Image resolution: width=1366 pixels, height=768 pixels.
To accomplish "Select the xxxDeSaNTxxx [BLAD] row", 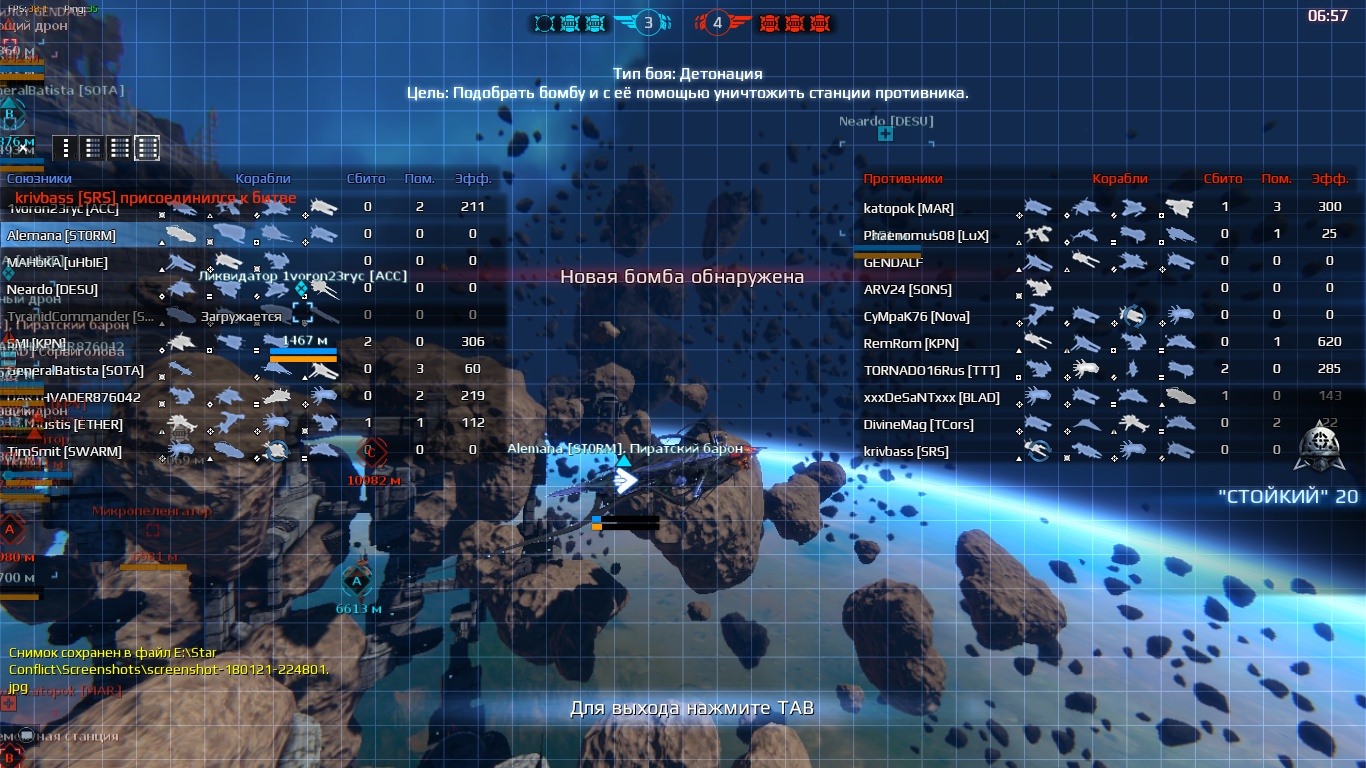I will pos(931,397).
